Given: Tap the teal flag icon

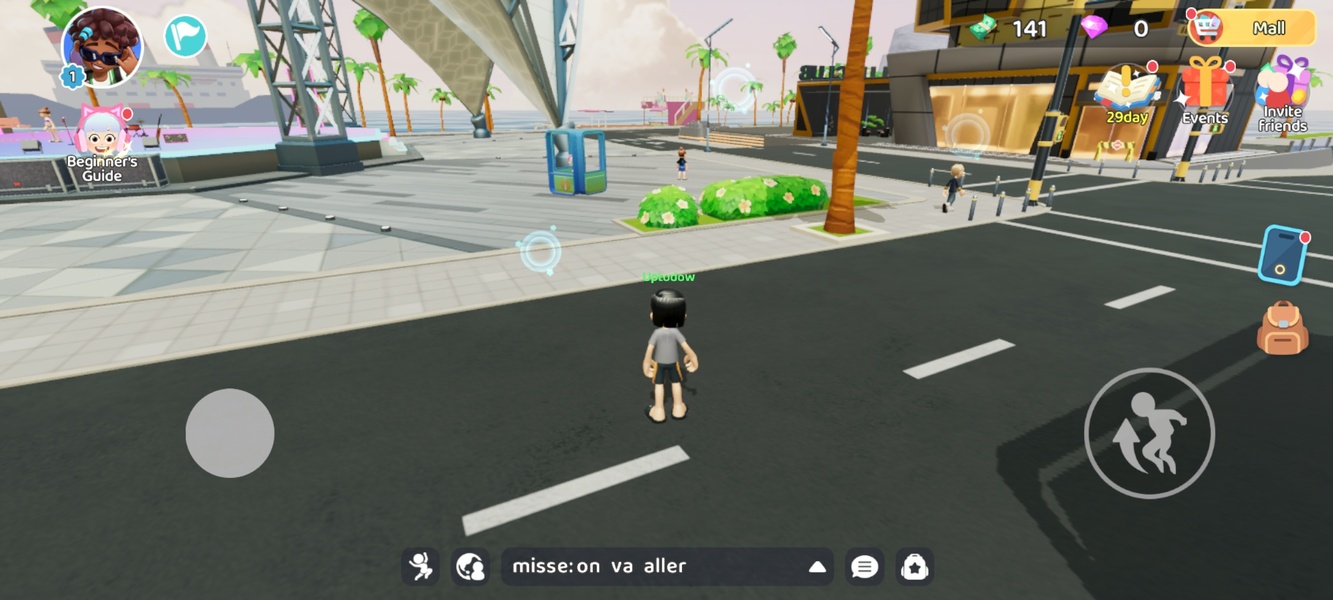Looking at the screenshot, I should (185, 37).
